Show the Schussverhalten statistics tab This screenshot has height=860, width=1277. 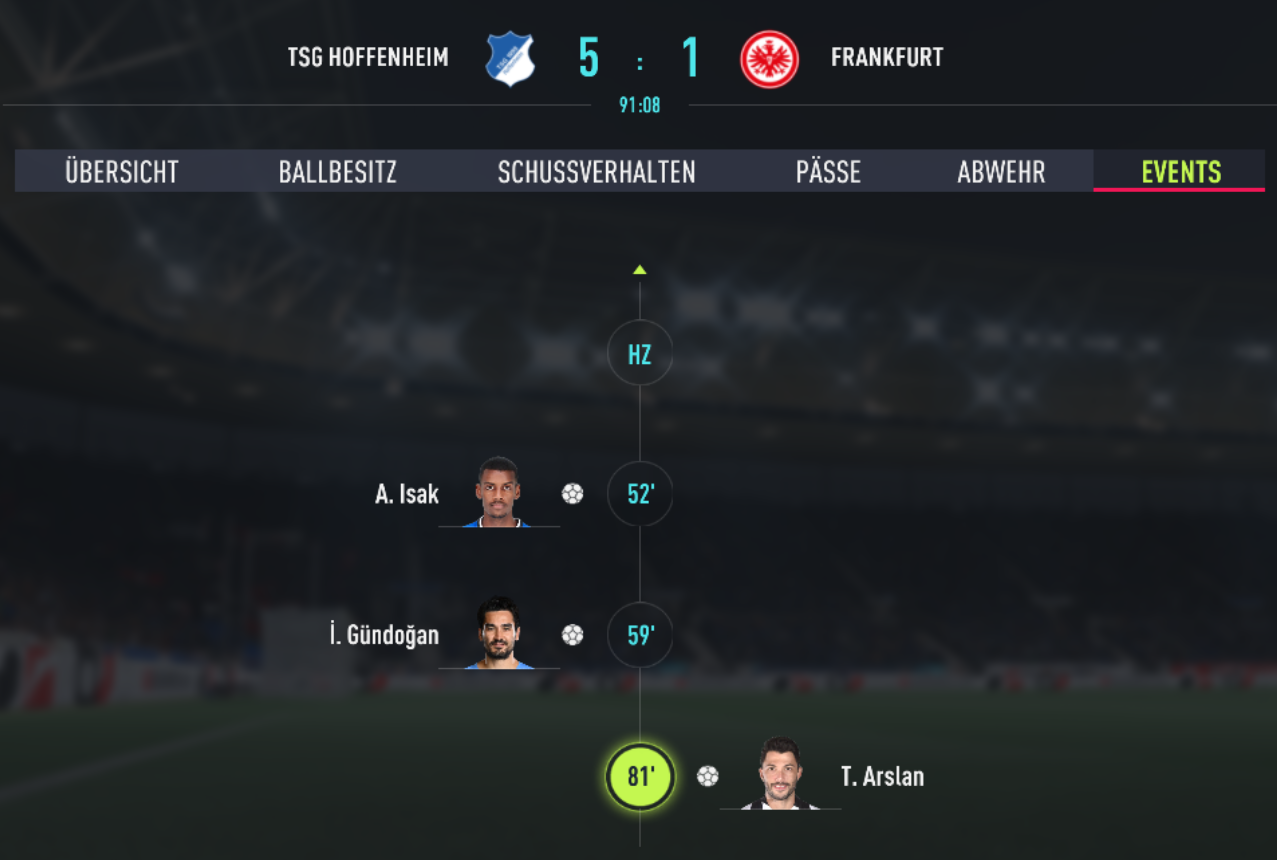(596, 172)
